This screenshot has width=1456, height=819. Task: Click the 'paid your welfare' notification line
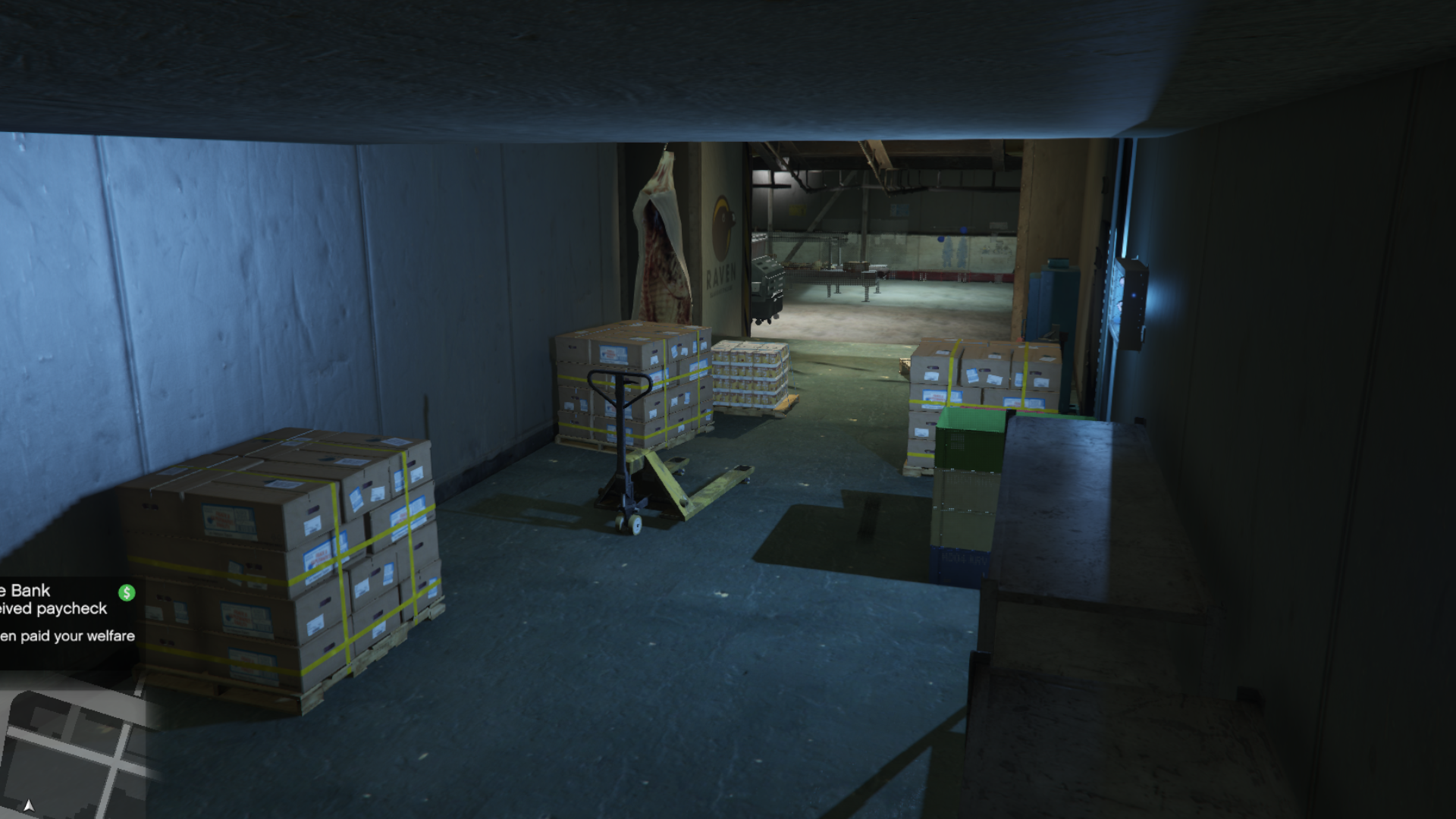[68, 637]
